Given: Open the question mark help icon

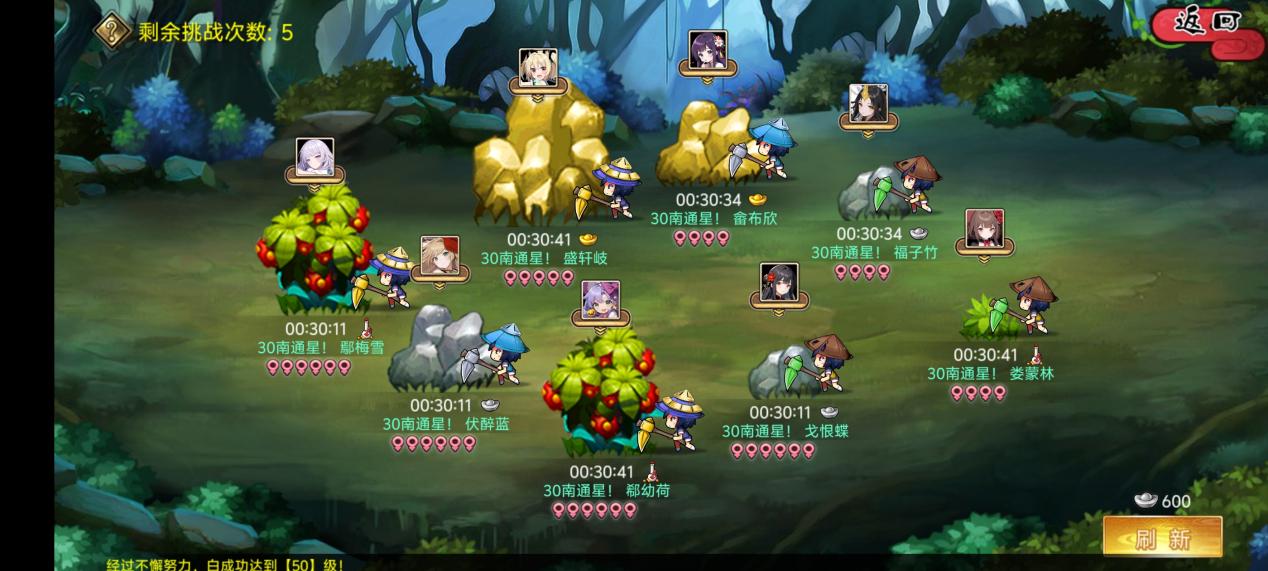Looking at the screenshot, I should (112, 31).
